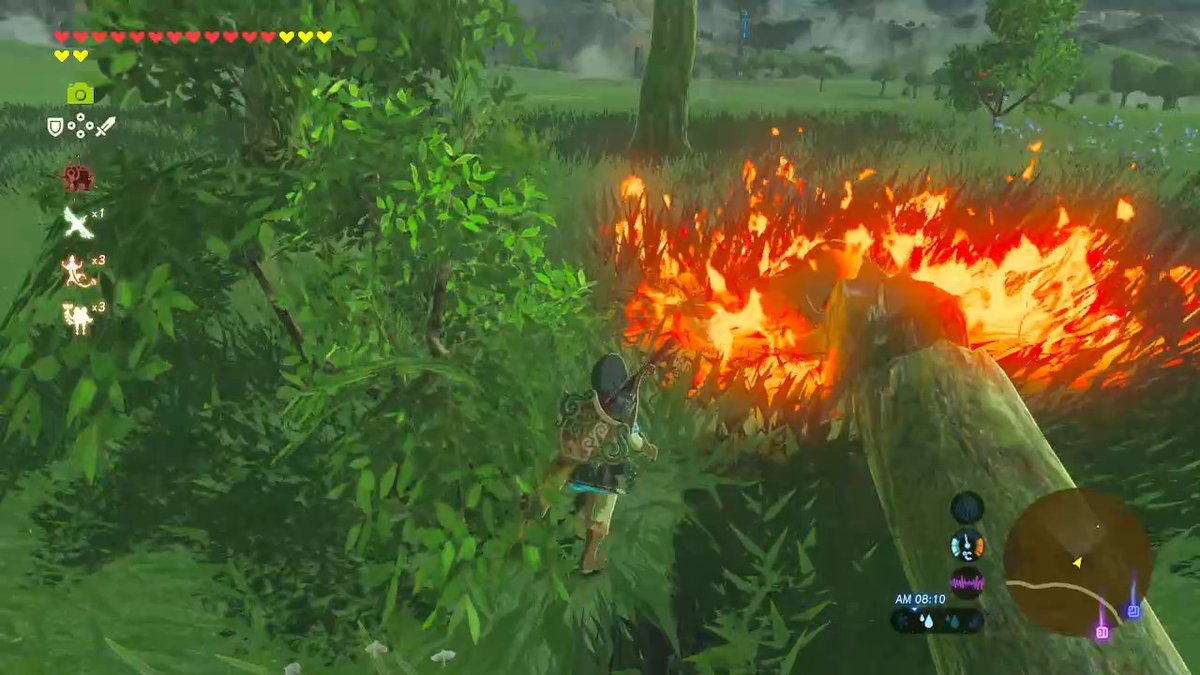1200x675 pixels.
Task: Open the circular minimap
Action: click(x=1078, y=562)
